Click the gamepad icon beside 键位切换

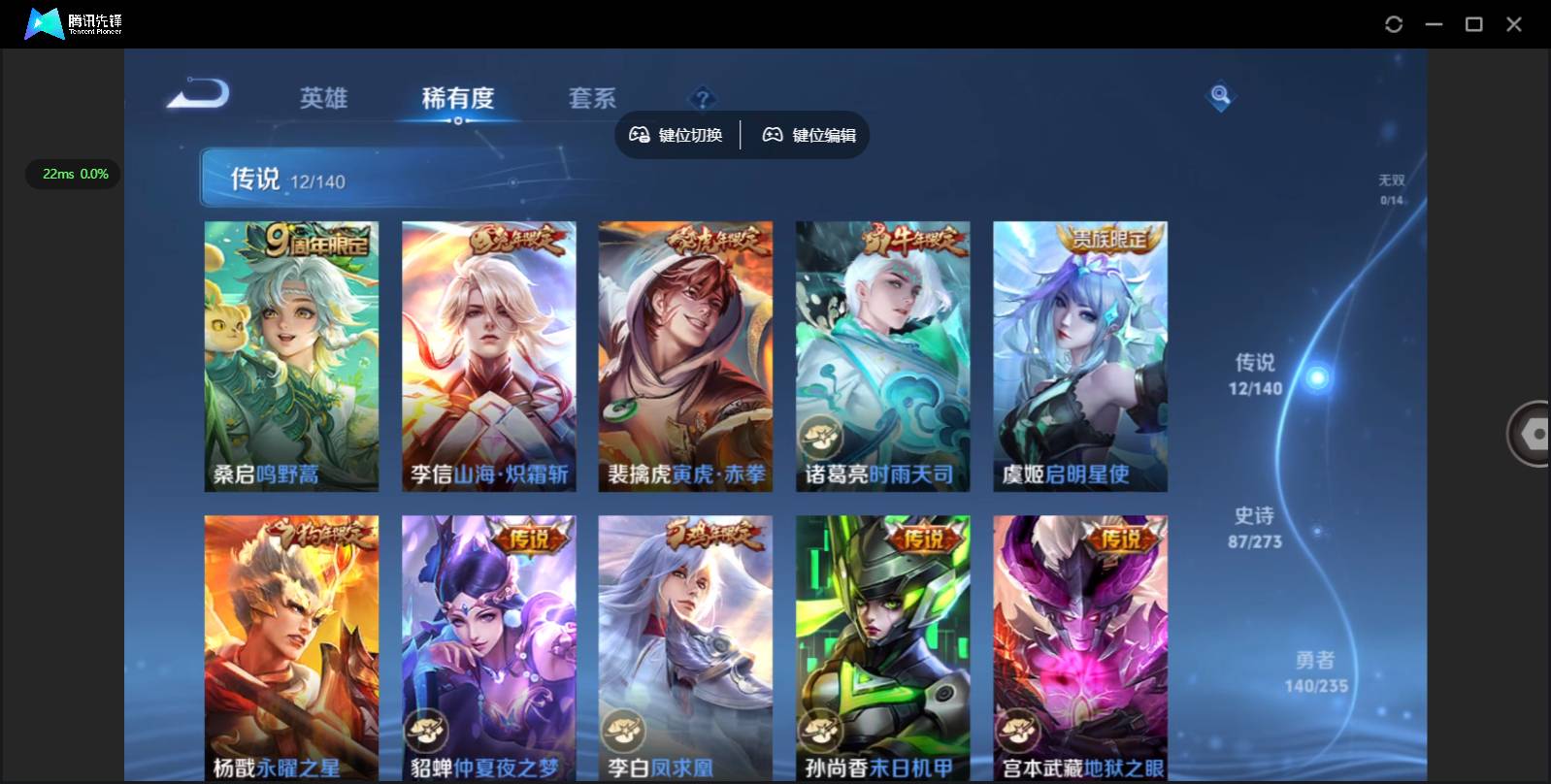(640, 135)
